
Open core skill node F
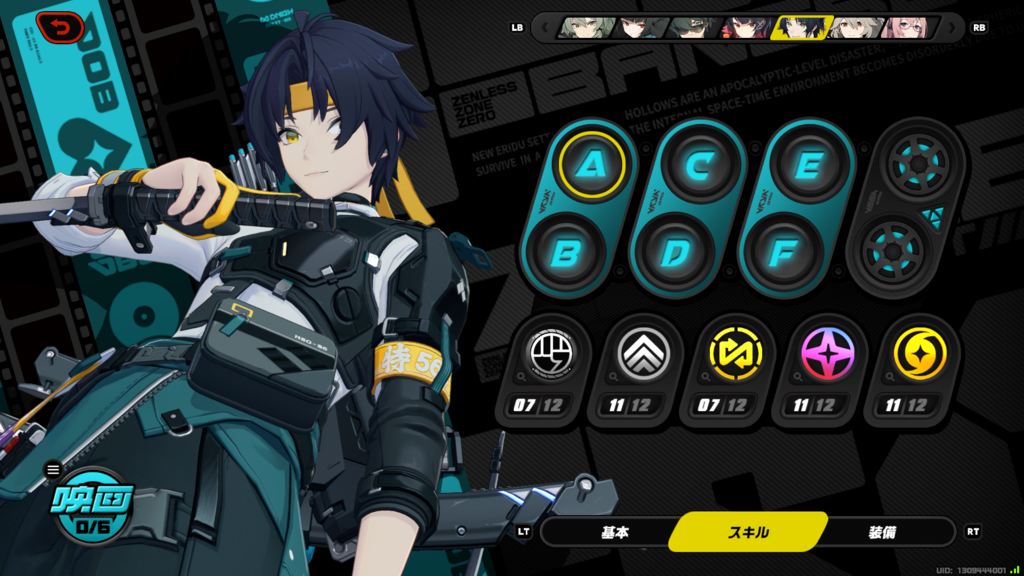(x=782, y=252)
